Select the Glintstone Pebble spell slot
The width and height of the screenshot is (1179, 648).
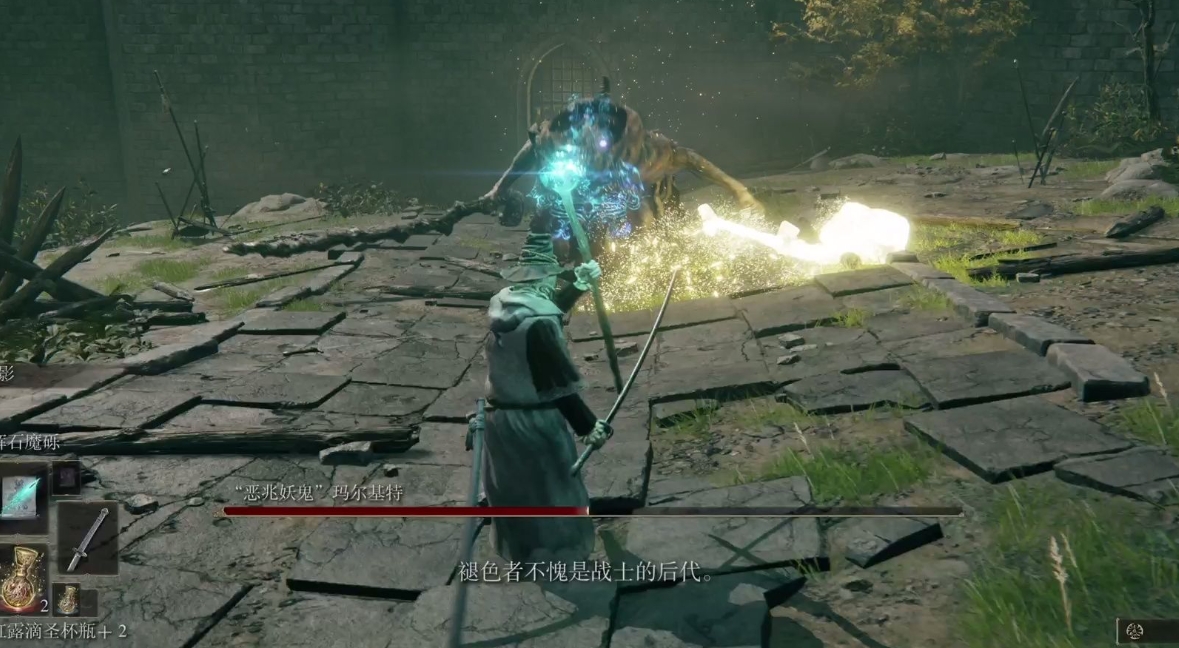tap(20, 497)
